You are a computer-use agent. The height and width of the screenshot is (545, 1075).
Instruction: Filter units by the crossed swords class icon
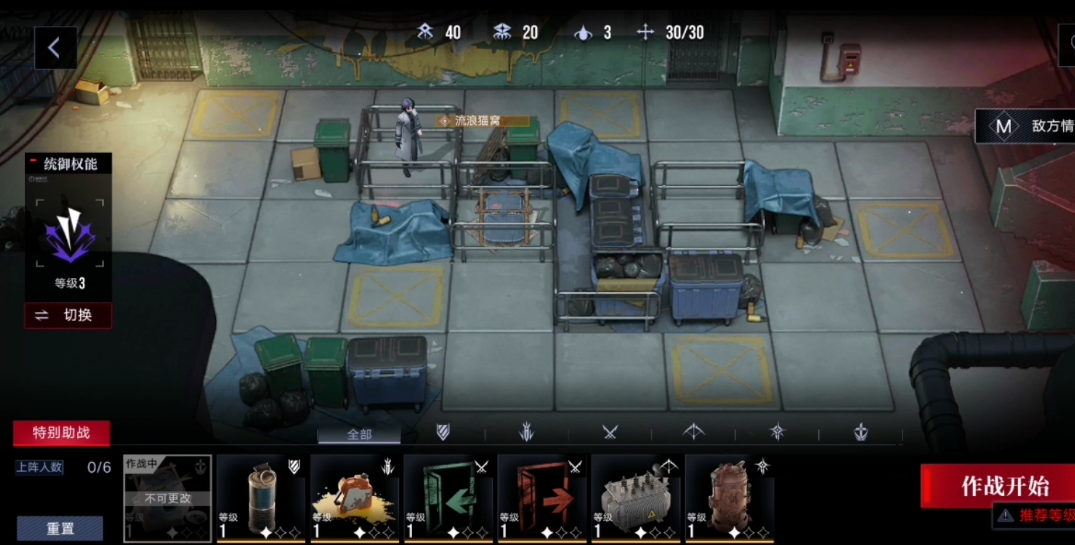click(x=610, y=432)
